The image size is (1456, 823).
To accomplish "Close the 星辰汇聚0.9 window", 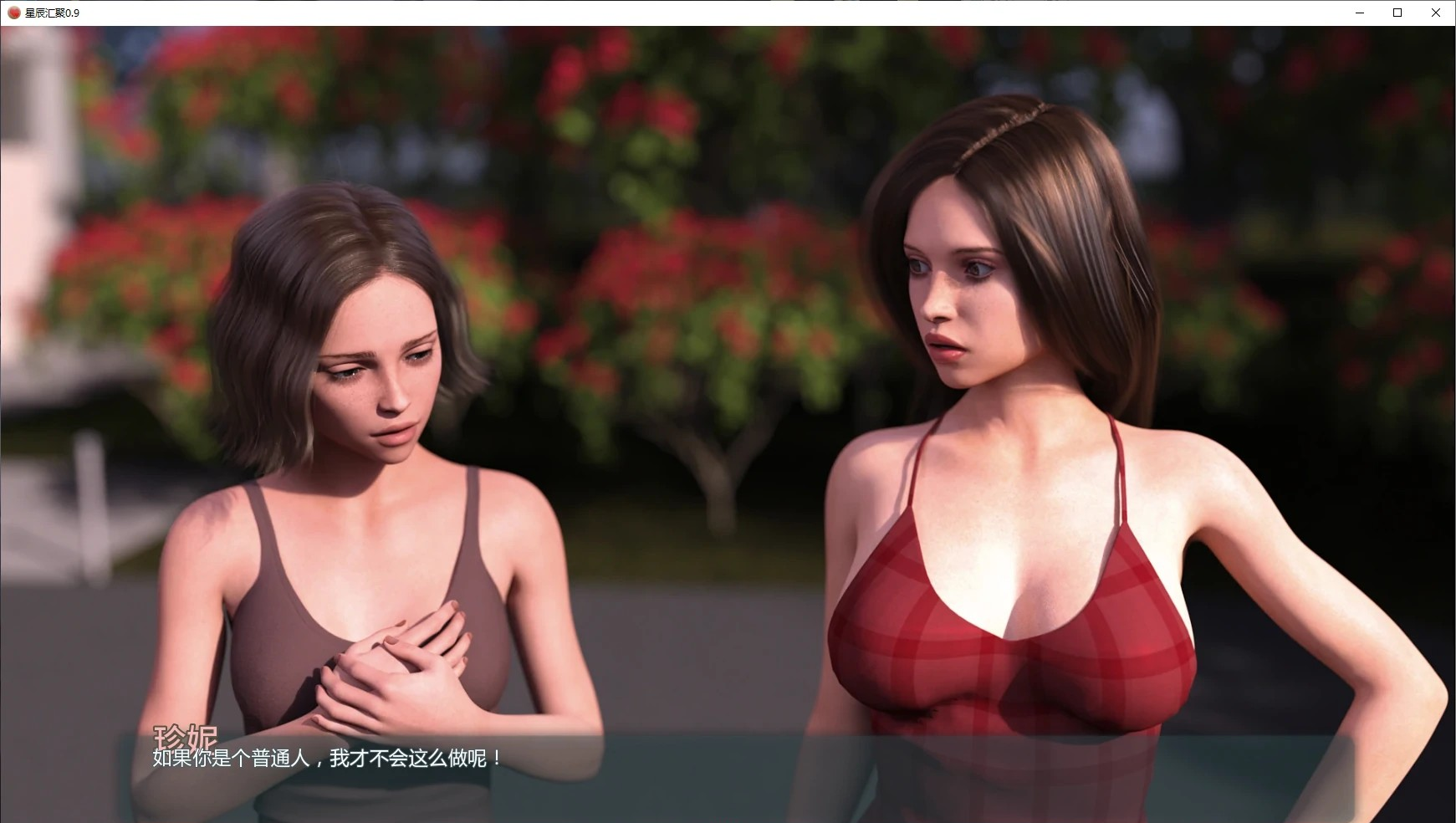I will click(1436, 13).
